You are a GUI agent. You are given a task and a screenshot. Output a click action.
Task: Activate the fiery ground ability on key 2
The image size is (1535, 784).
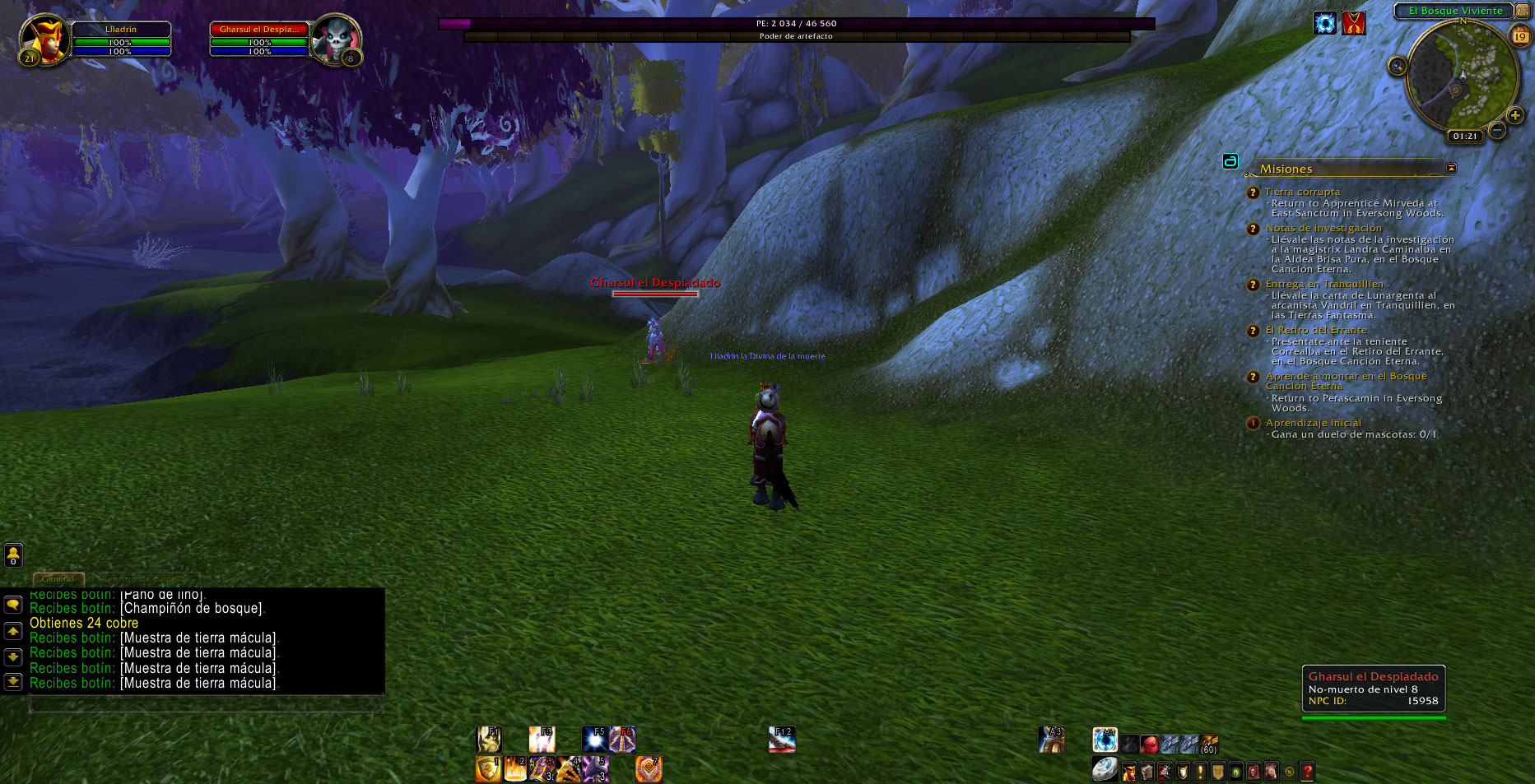point(515,769)
